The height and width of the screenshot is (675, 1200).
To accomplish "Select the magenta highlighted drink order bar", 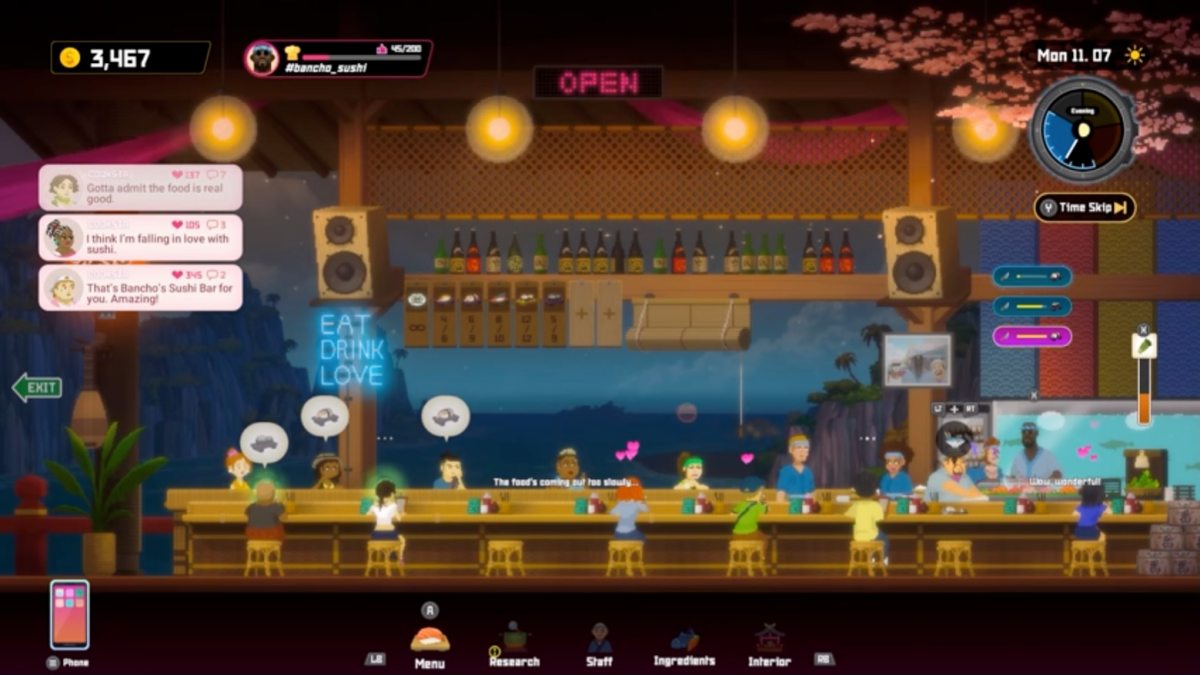I will click(1032, 336).
